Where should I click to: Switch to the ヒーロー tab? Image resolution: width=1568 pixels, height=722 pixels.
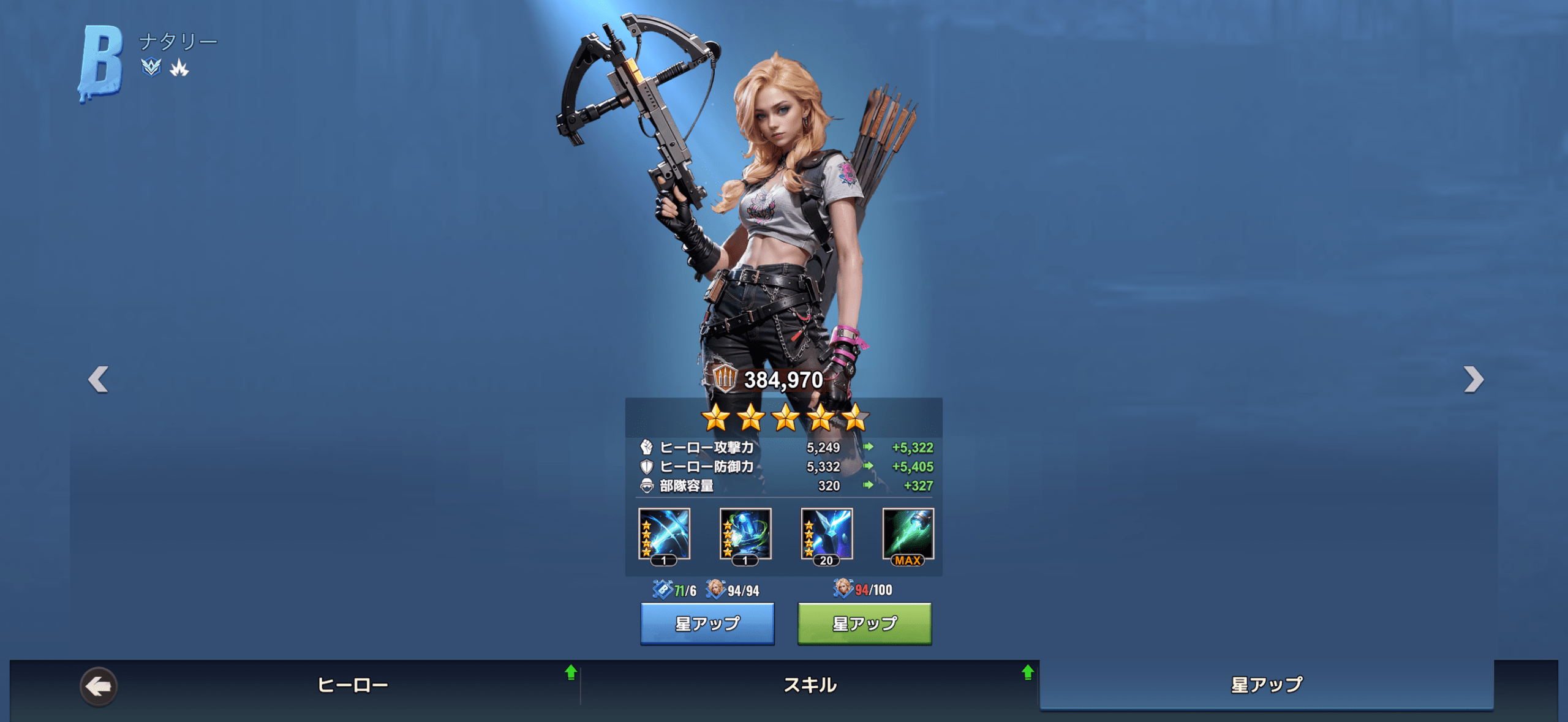pyautogui.click(x=353, y=685)
